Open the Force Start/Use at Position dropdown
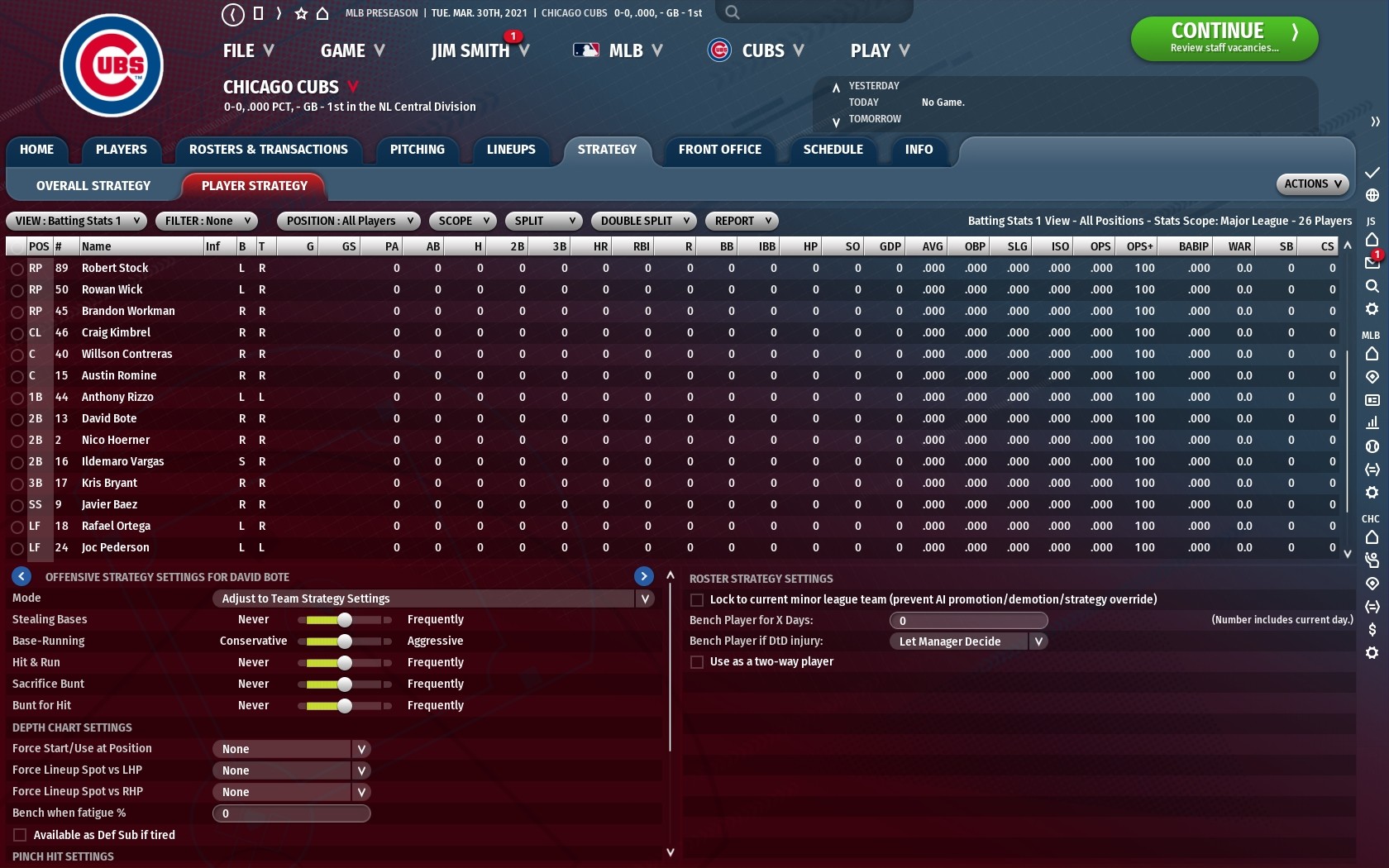Image resolution: width=1389 pixels, height=868 pixels. point(291,748)
